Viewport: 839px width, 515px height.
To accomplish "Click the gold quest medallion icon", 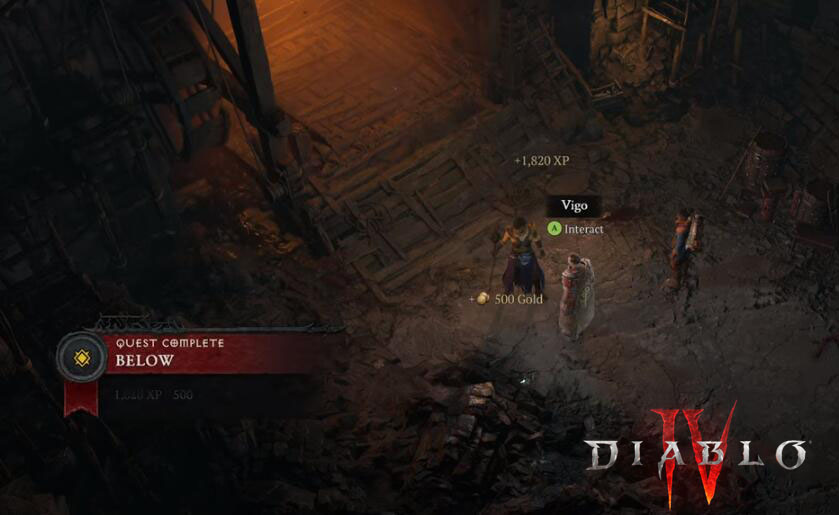I will tap(82, 357).
